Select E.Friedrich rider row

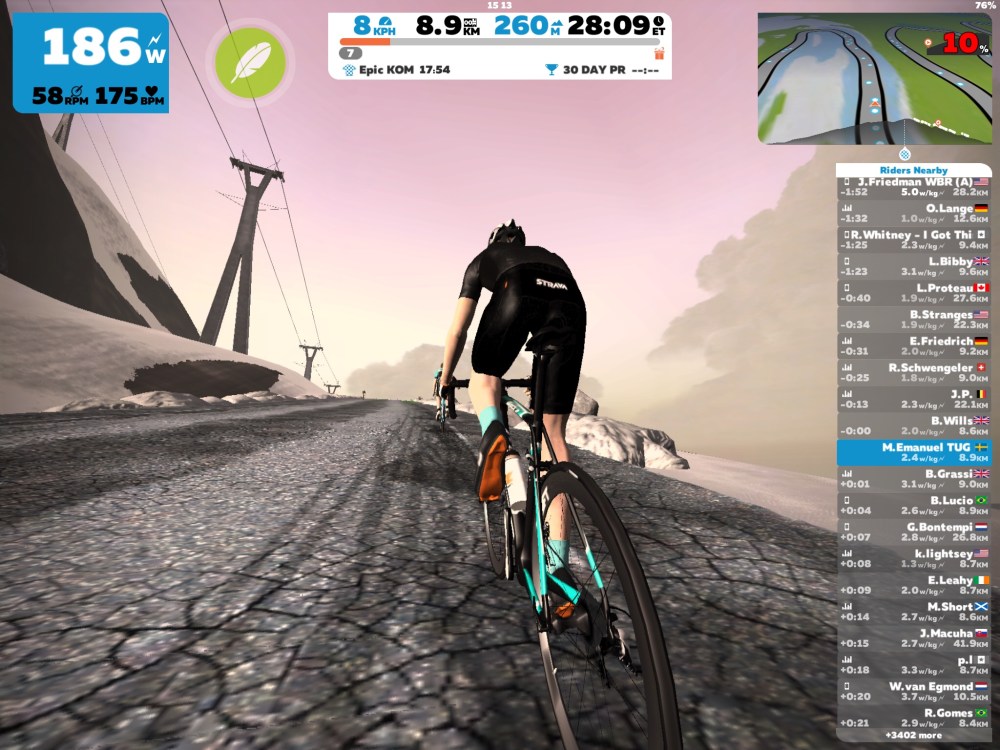(x=913, y=347)
